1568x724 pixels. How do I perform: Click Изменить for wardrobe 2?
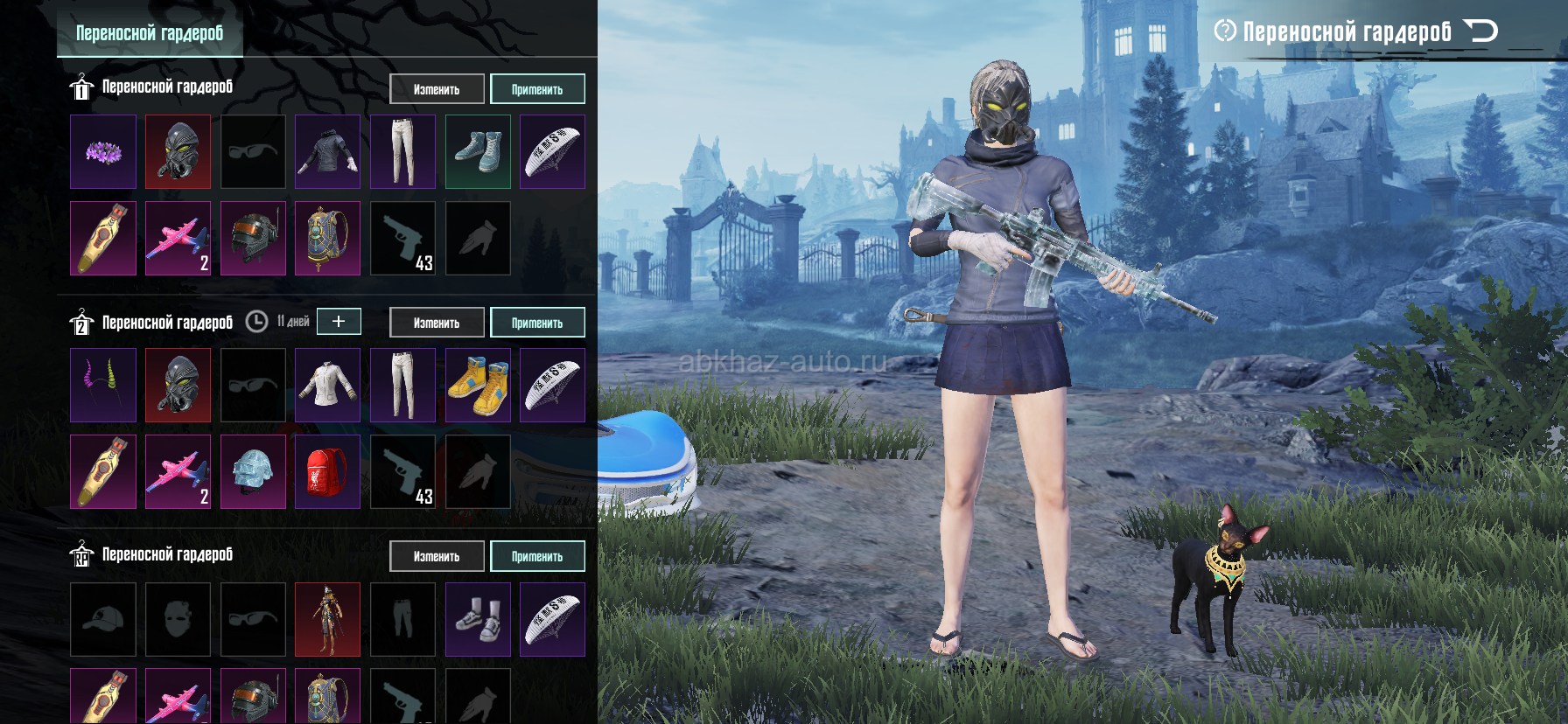click(437, 323)
